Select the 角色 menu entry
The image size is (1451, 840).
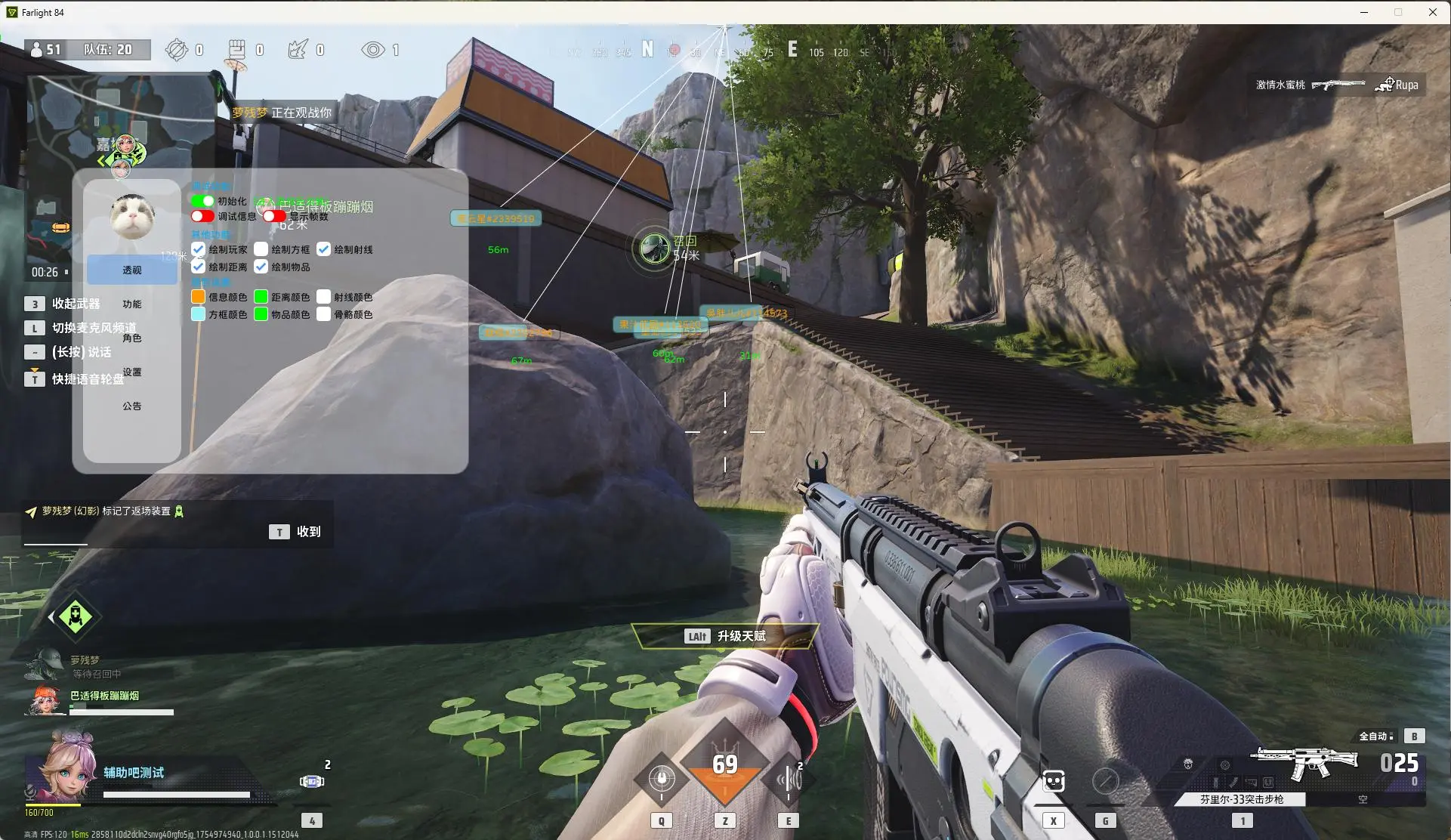coord(132,338)
